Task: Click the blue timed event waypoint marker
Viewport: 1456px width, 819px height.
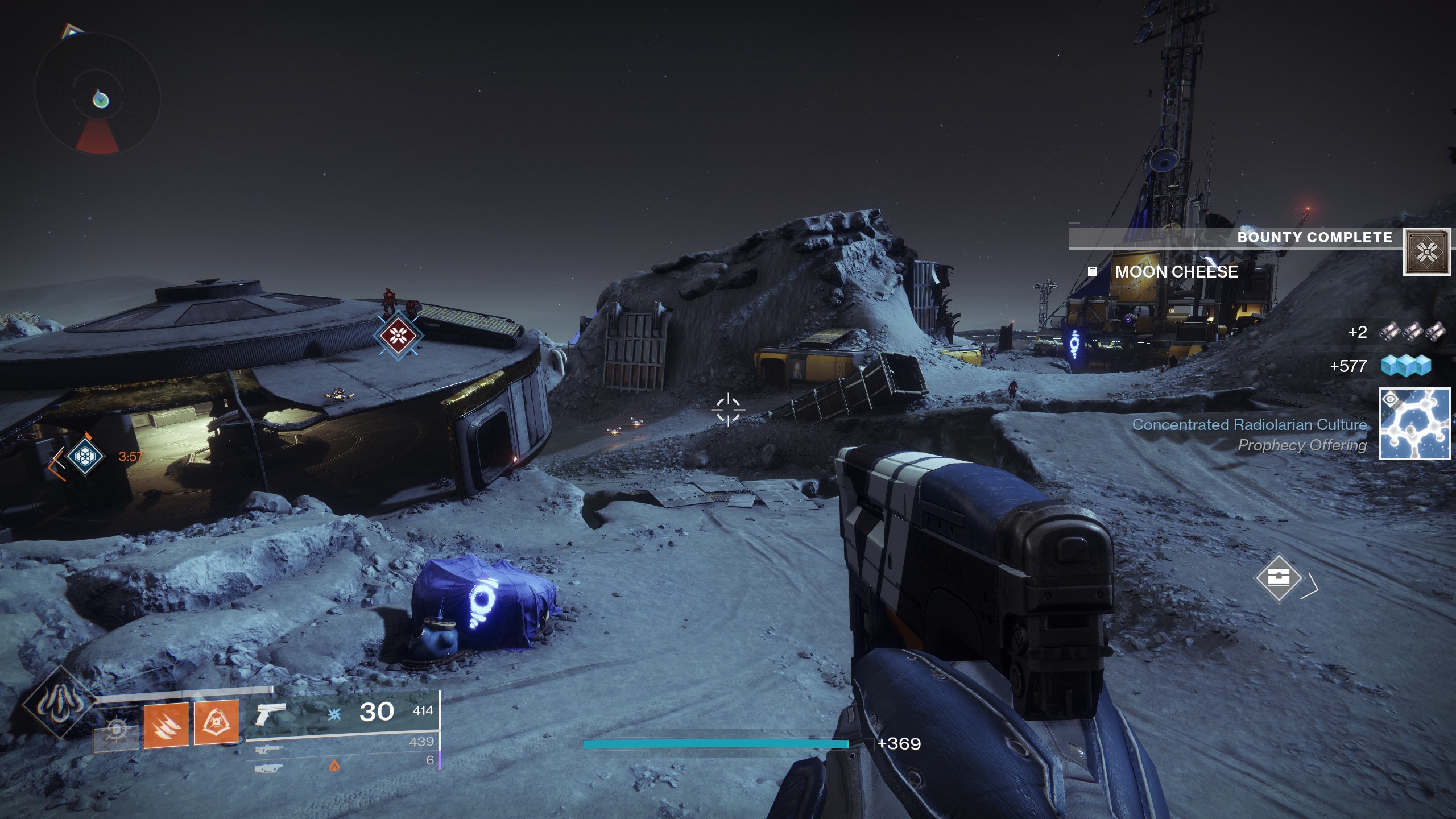Action: point(85,456)
